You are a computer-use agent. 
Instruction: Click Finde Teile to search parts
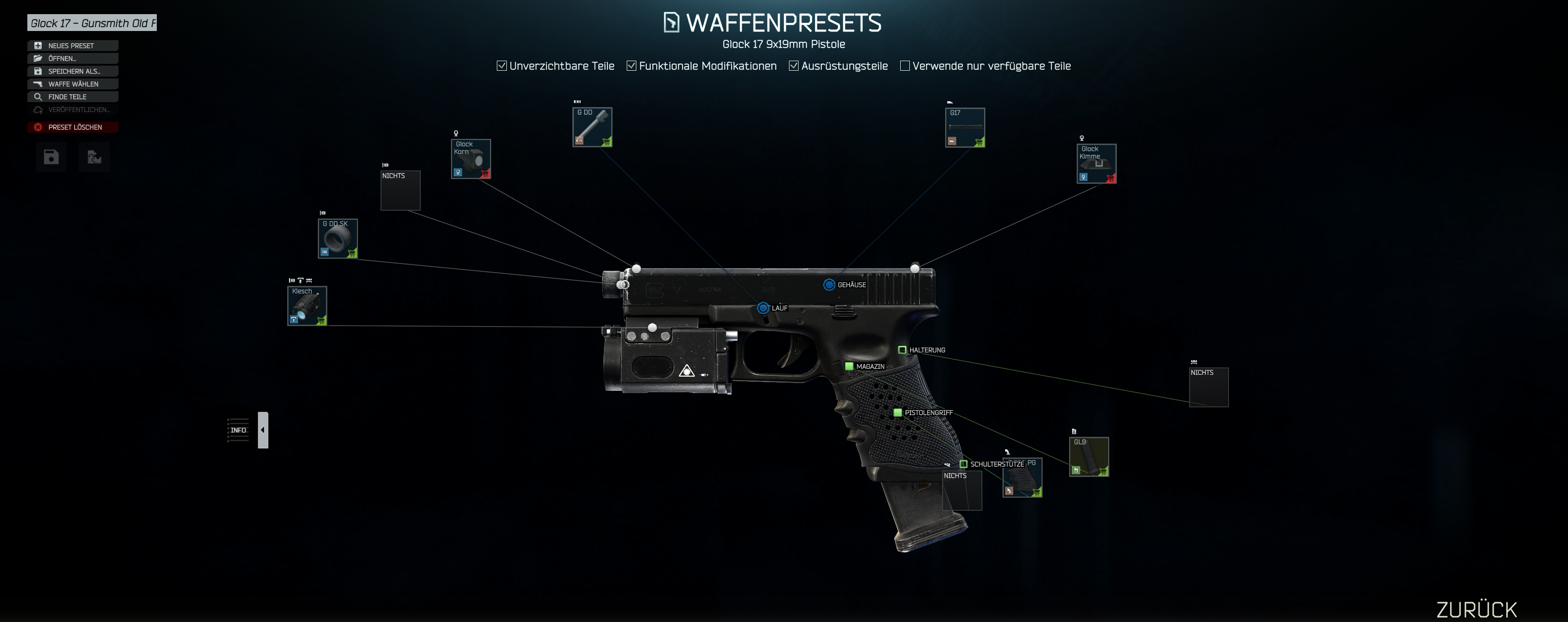pos(72,97)
